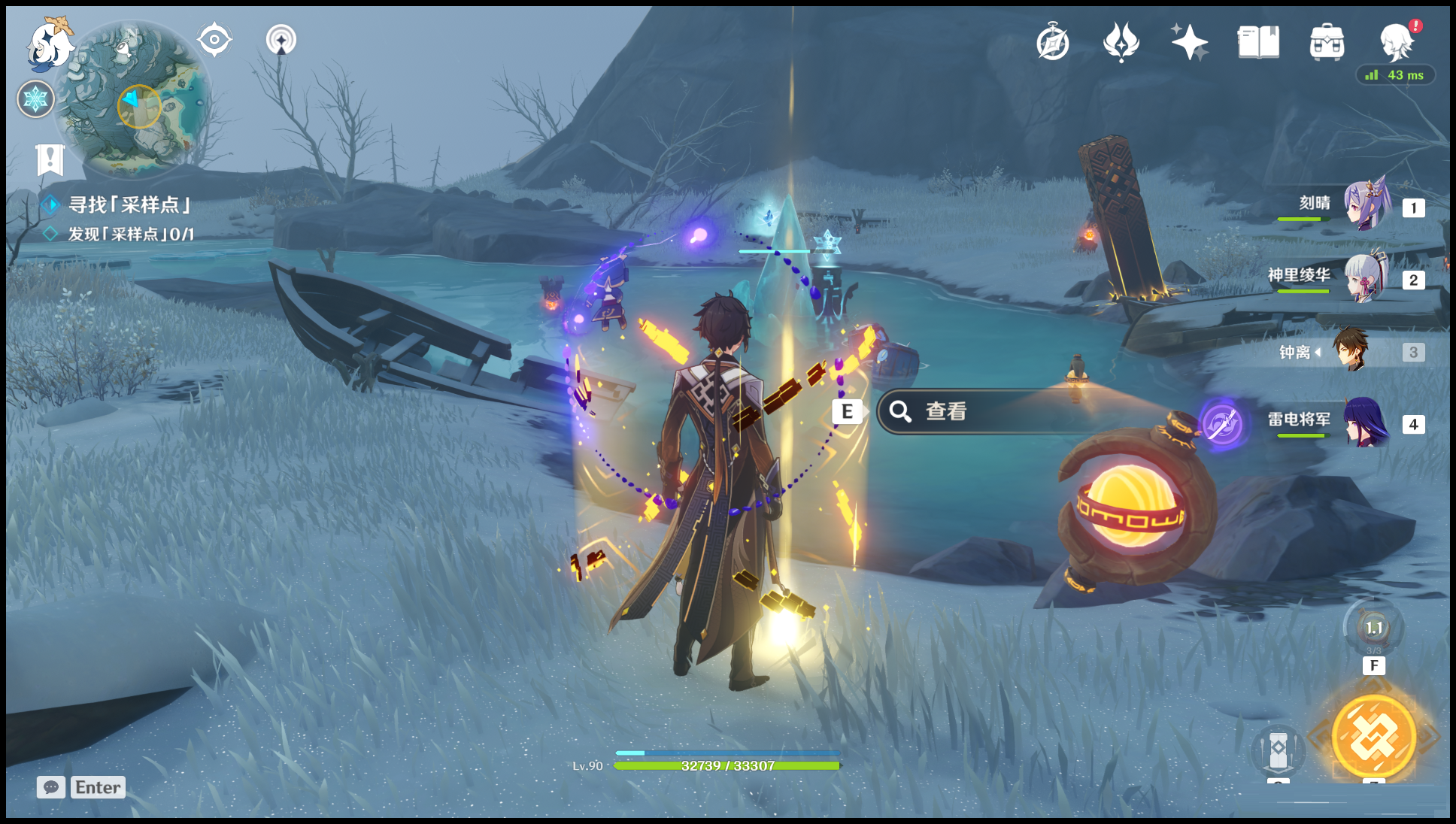This screenshot has width=1456, height=824.
Task: Open the quest navigation beacon icon
Action: pyautogui.click(x=281, y=40)
